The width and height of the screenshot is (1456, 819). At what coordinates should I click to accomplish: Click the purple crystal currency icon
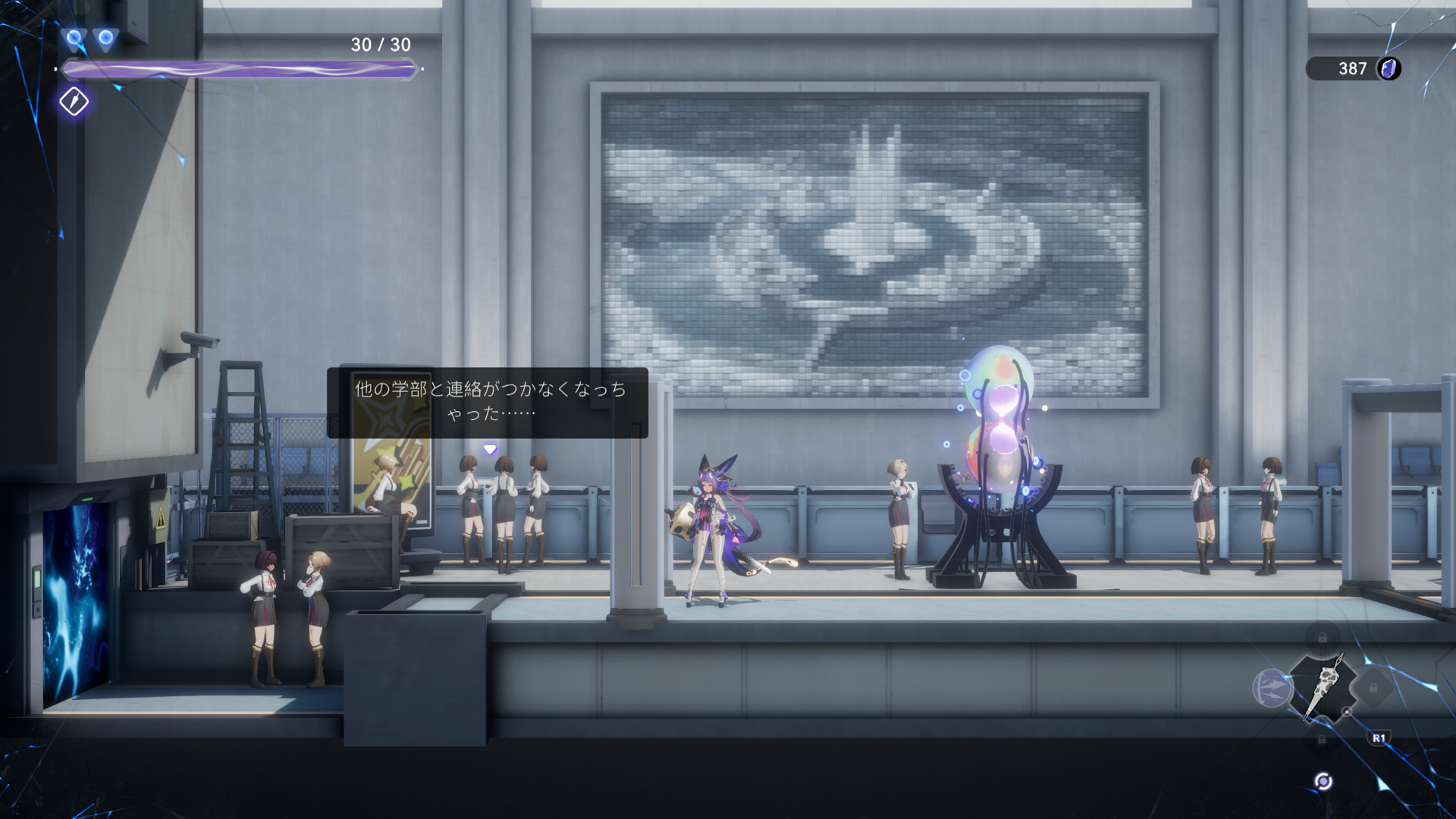(x=1389, y=69)
